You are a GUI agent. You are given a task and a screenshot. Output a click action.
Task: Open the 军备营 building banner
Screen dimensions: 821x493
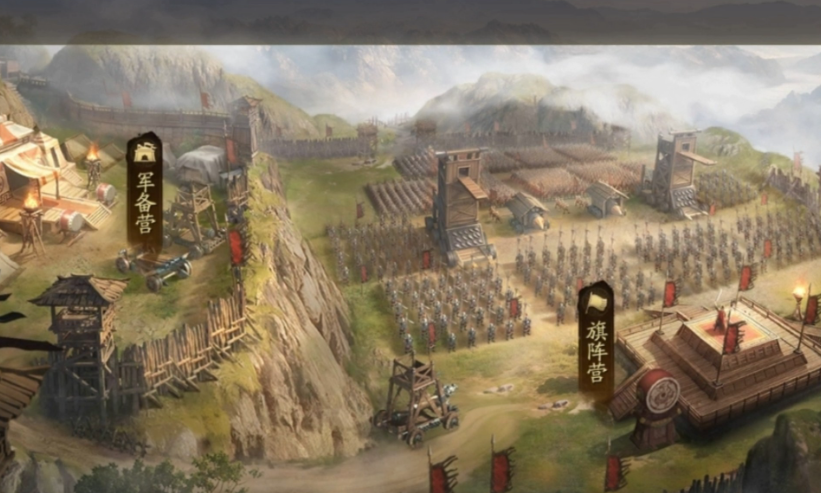point(145,192)
